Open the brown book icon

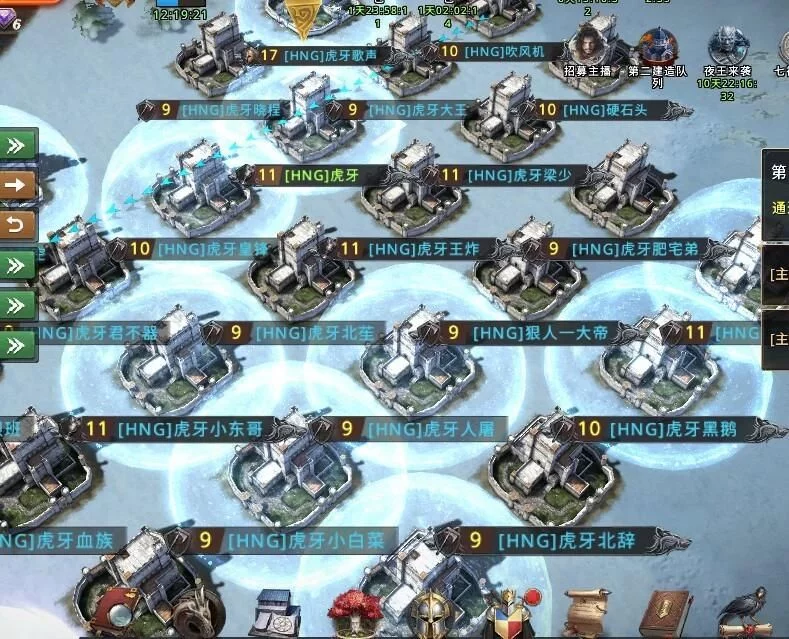click(665, 609)
